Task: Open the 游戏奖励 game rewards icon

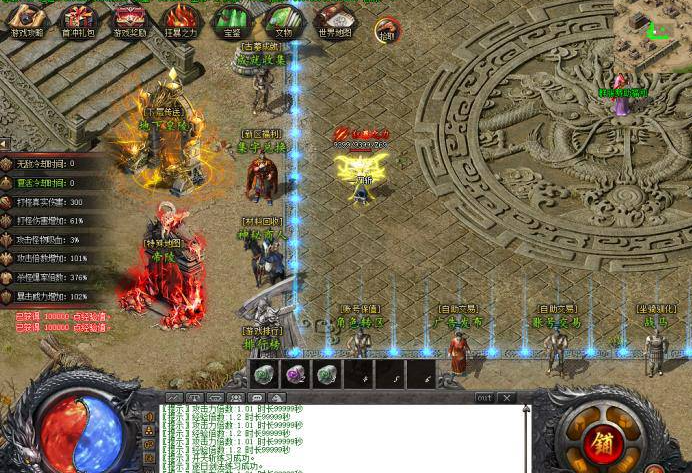Action: 129,20
